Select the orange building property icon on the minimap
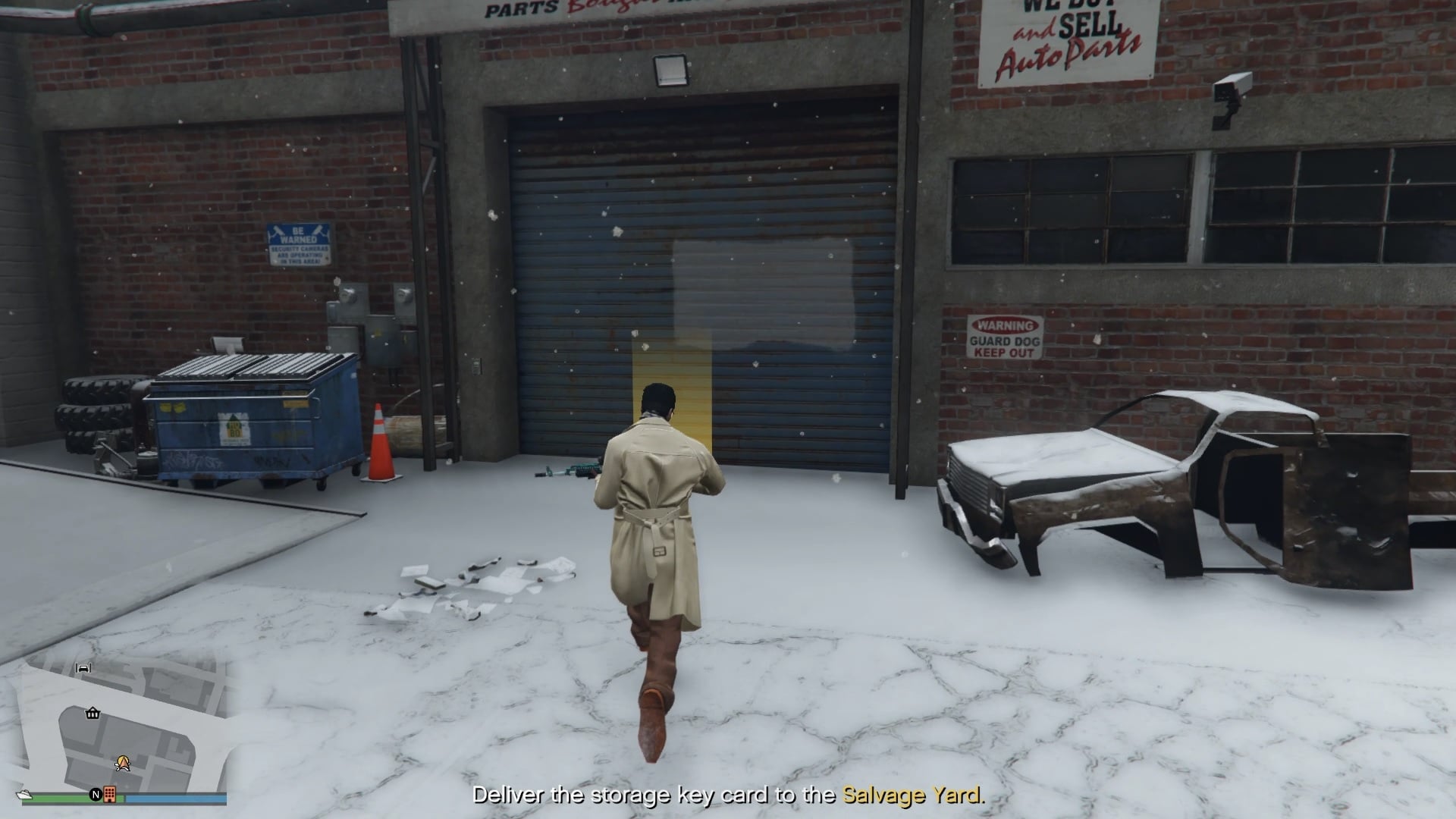This screenshot has width=1456, height=819. (110, 795)
